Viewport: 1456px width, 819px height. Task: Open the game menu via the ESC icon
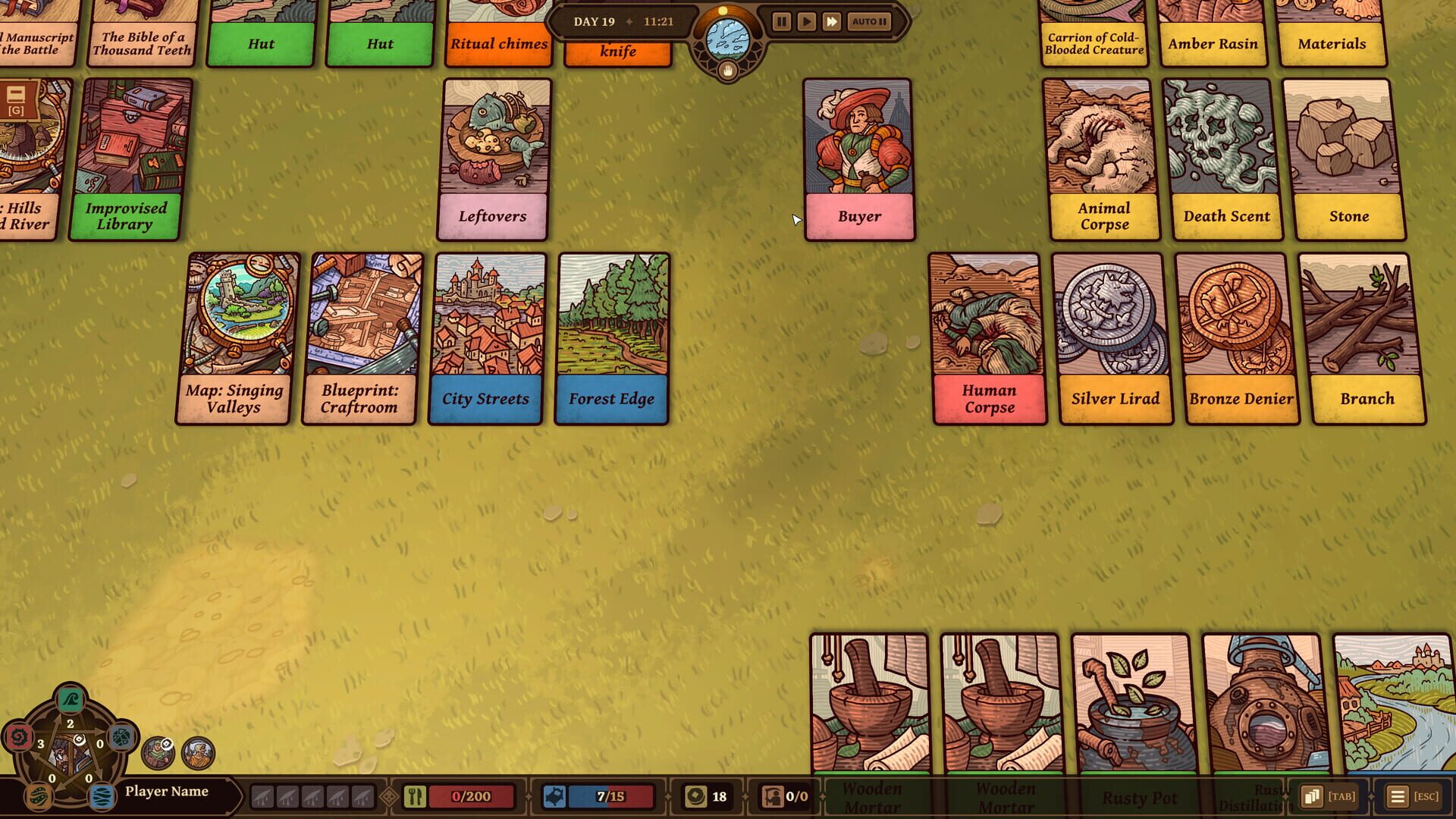(x=1398, y=796)
